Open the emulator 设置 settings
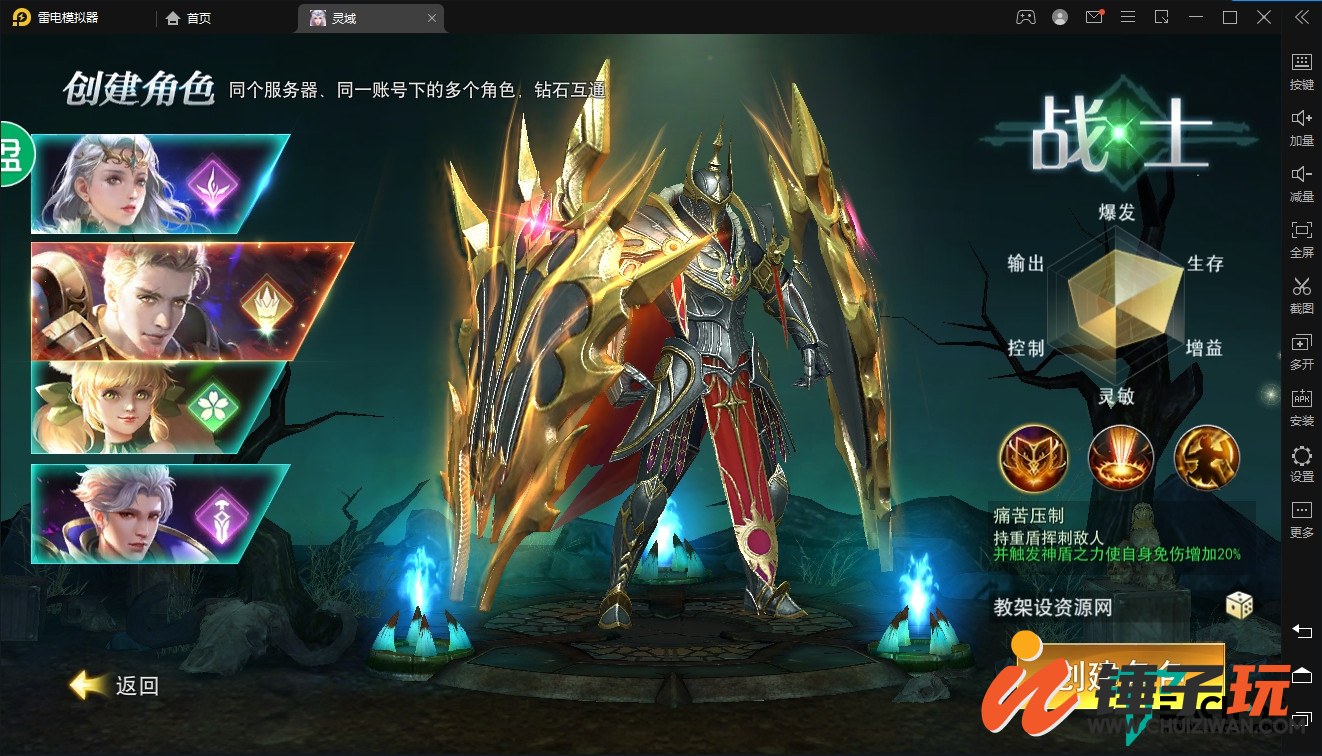Image resolution: width=1322 pixels, height=756 pixels. point(1301,464)
